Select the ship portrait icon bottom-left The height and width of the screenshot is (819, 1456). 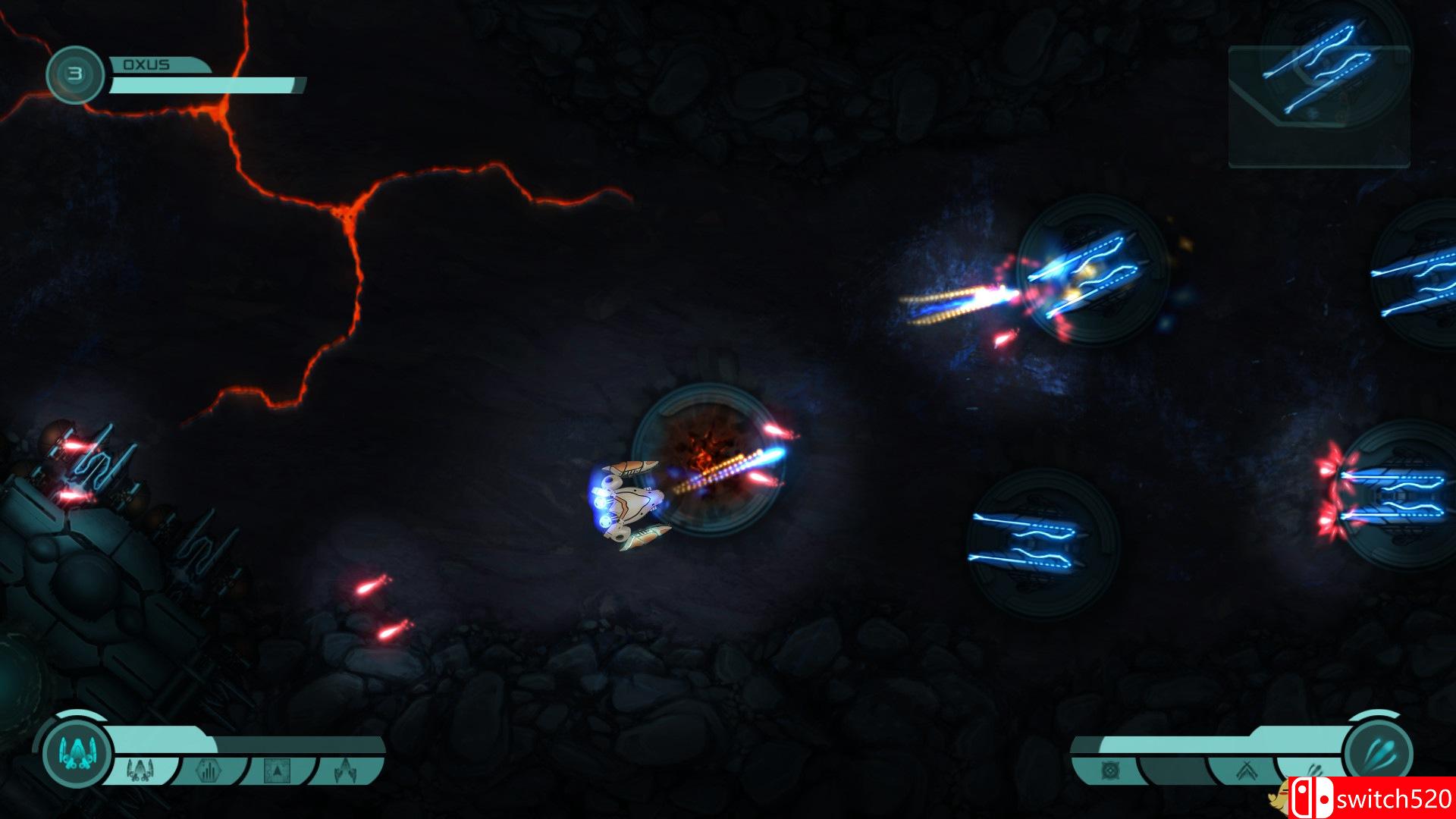[x=77, y=752]
